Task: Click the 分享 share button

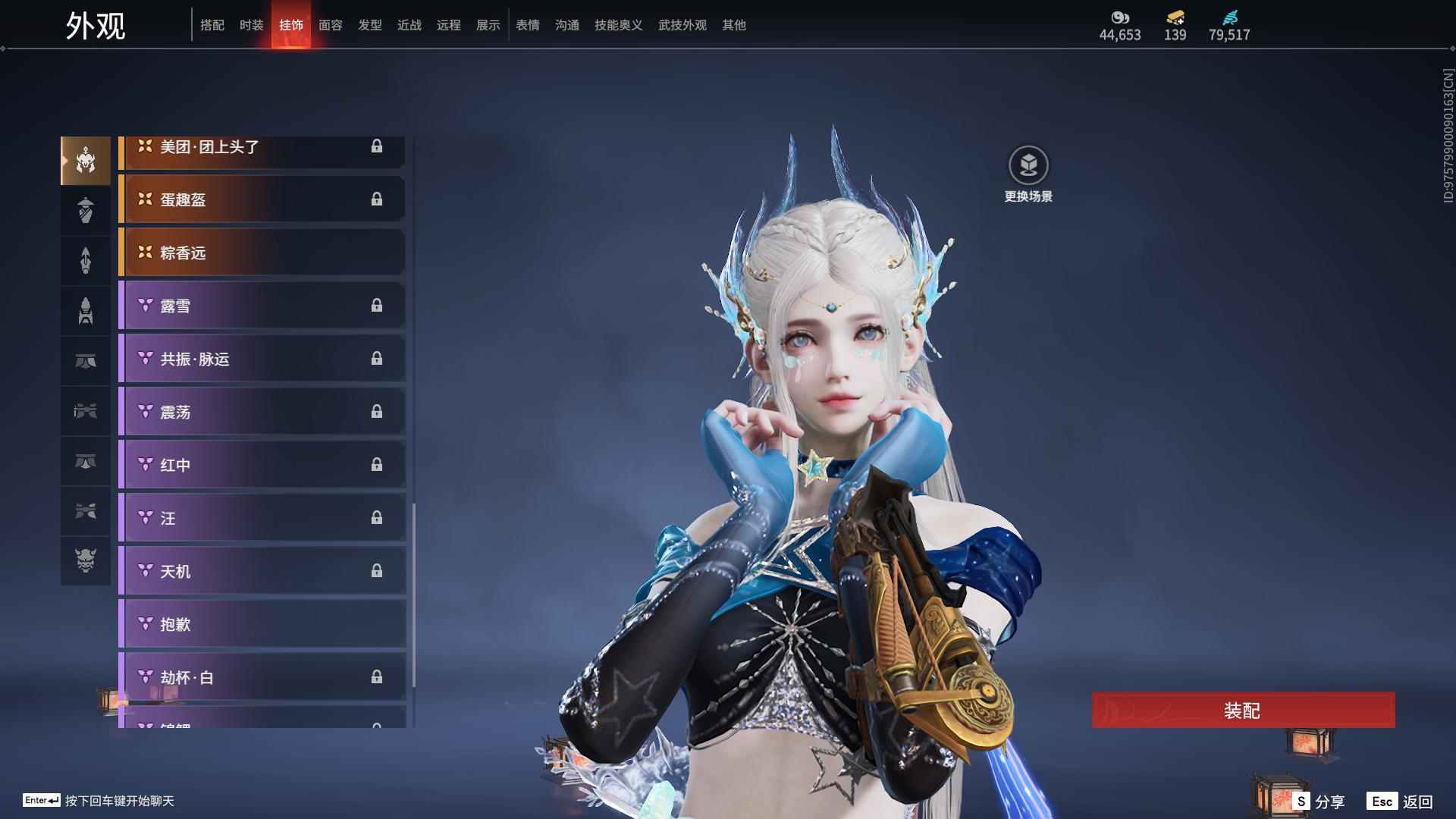Action: click(x=1319, y=801)
